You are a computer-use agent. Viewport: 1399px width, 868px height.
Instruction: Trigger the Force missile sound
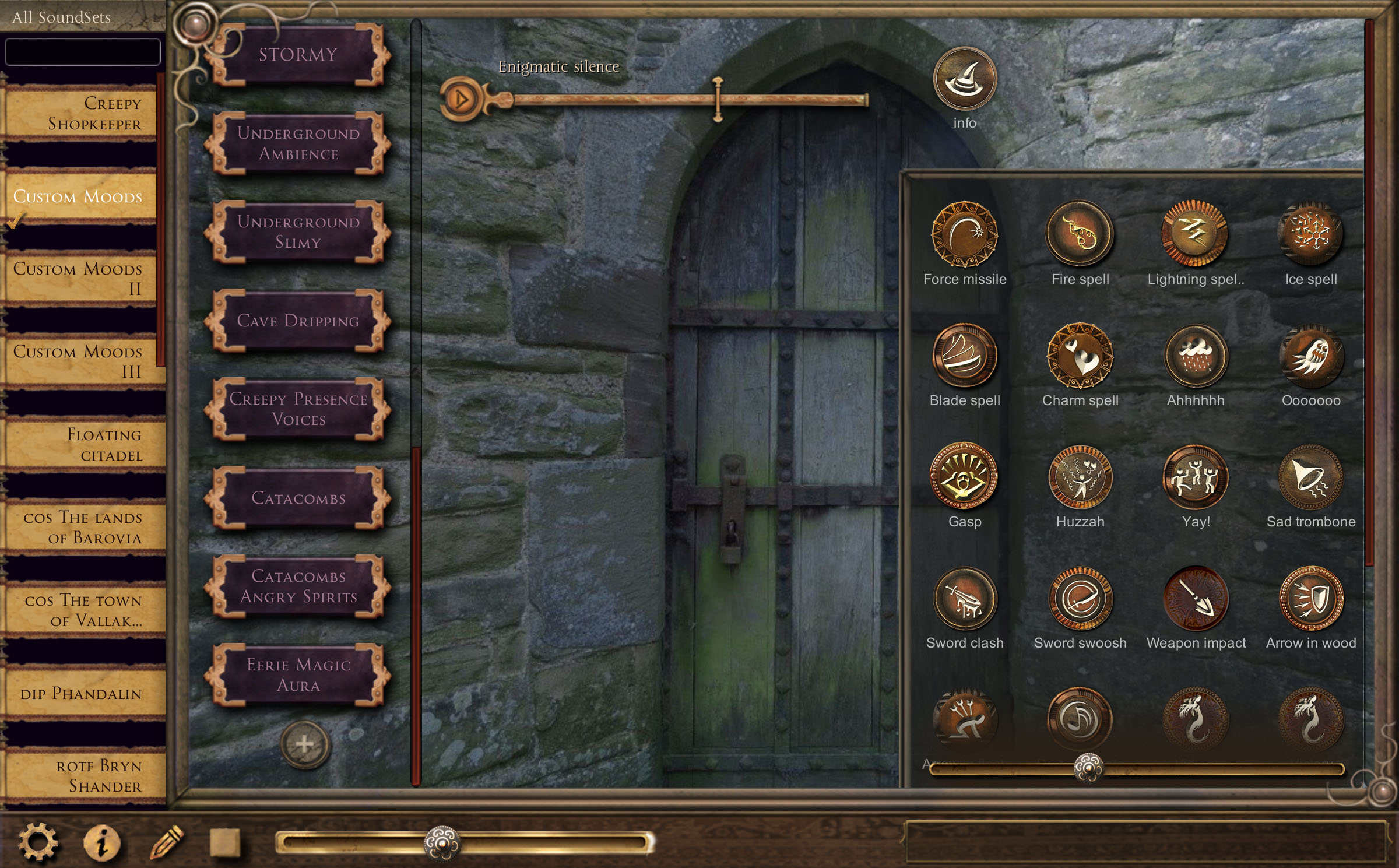tap(965, 234)
